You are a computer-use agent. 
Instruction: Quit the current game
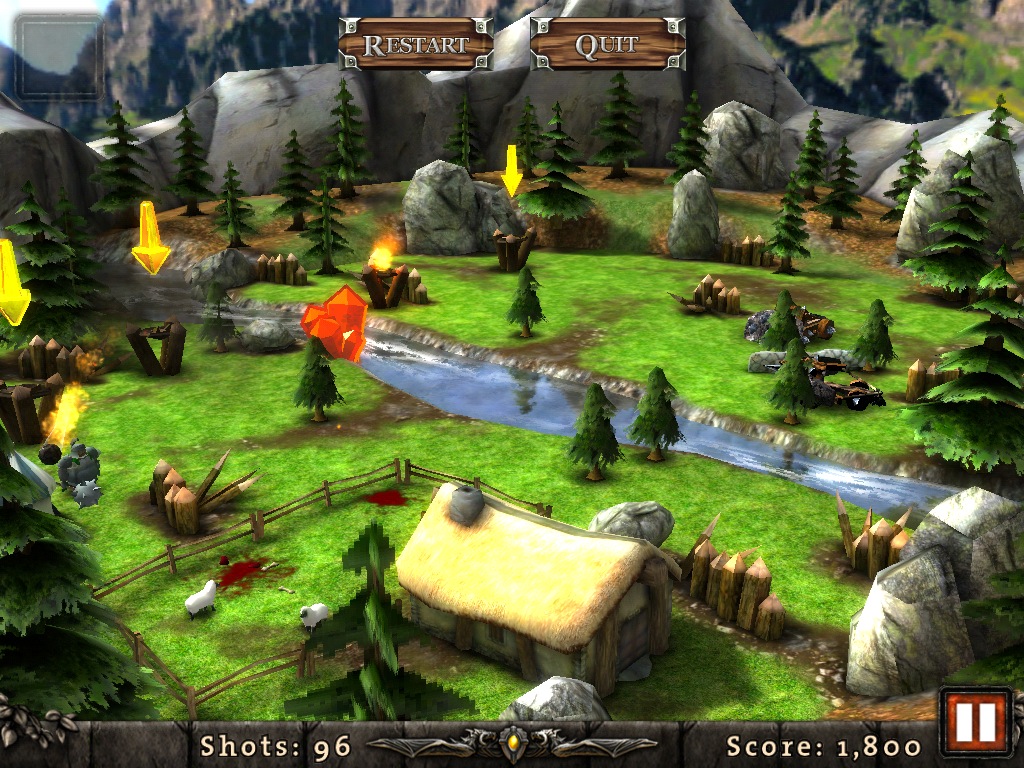click(607, 45)
